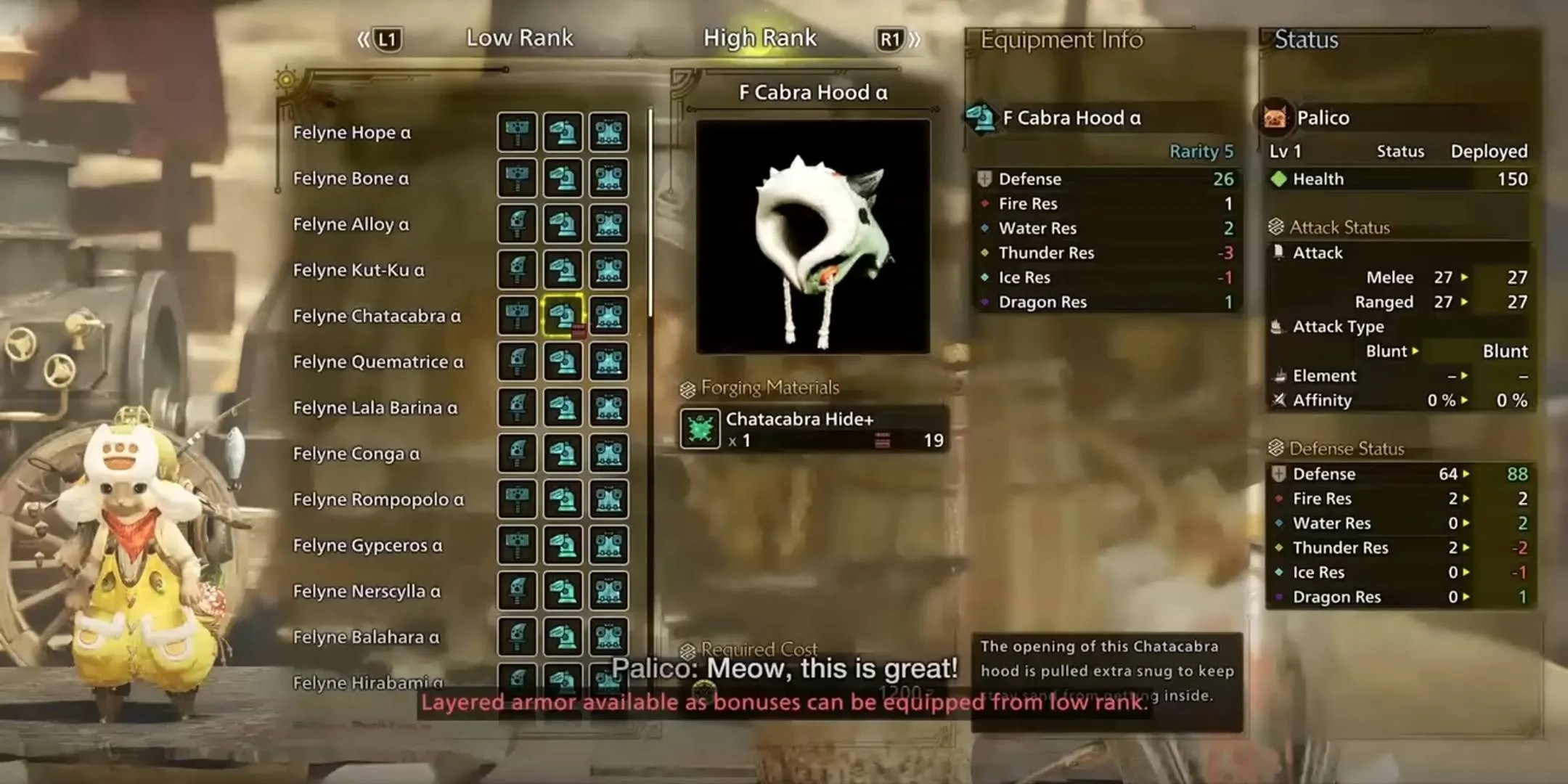Switch to the High Rank tab
This screenshot has width=1568, height=784.
(x=760, y=38)
